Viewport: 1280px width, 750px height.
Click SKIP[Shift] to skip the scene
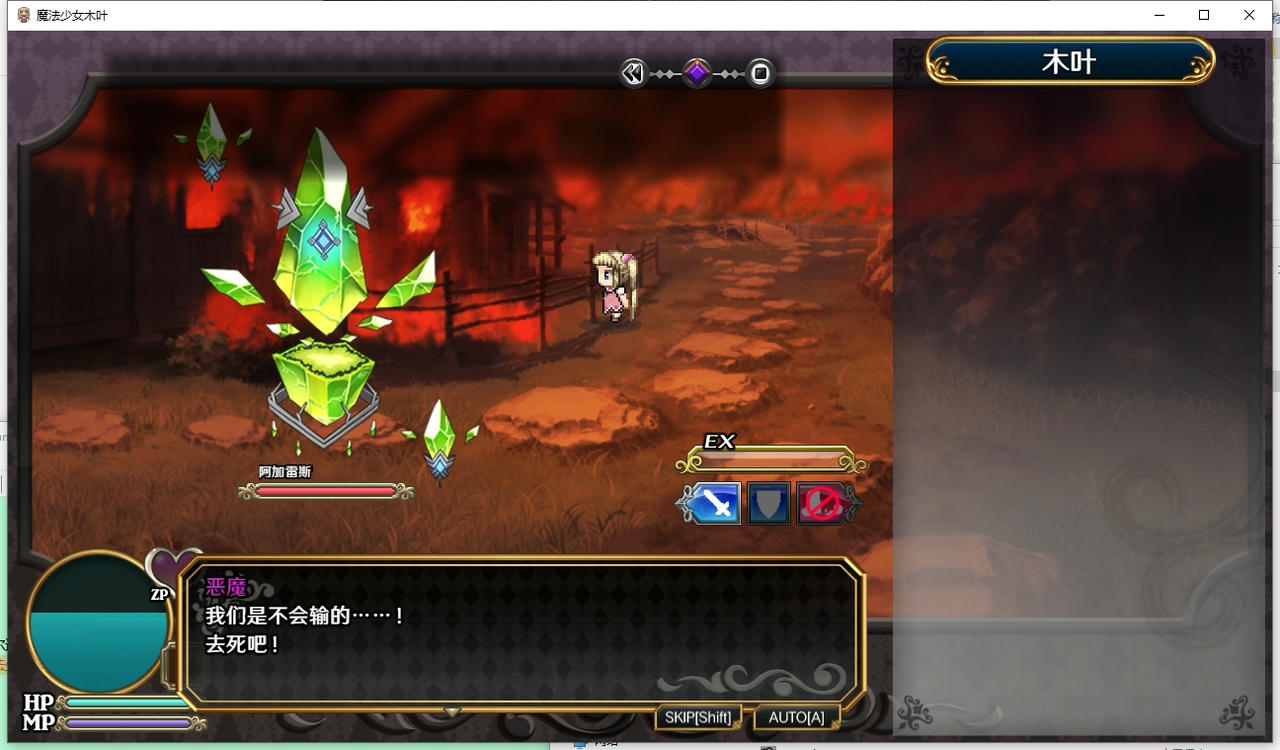point(698,716)
